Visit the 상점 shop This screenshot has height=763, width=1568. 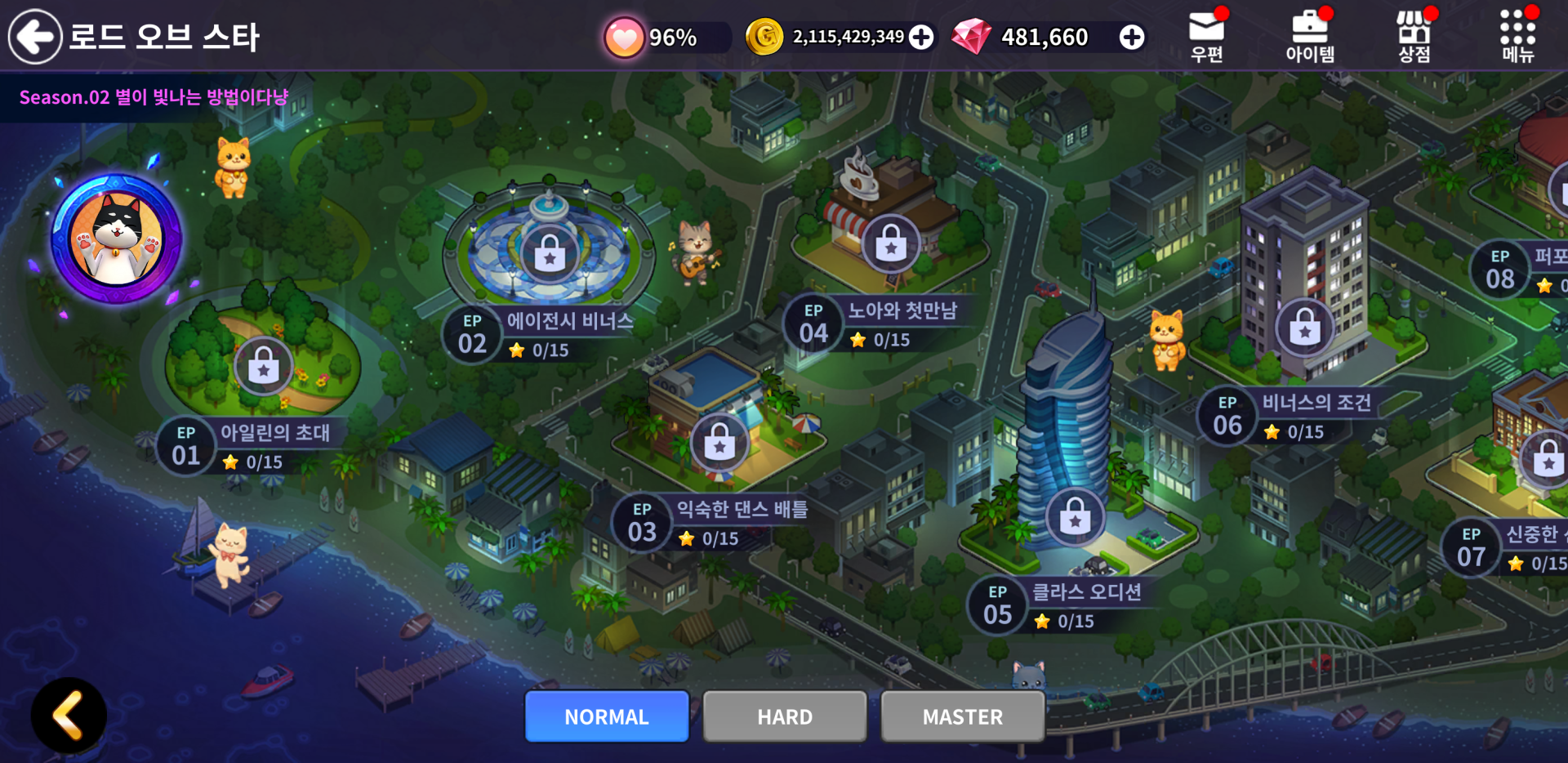(x=1414, y=37)
